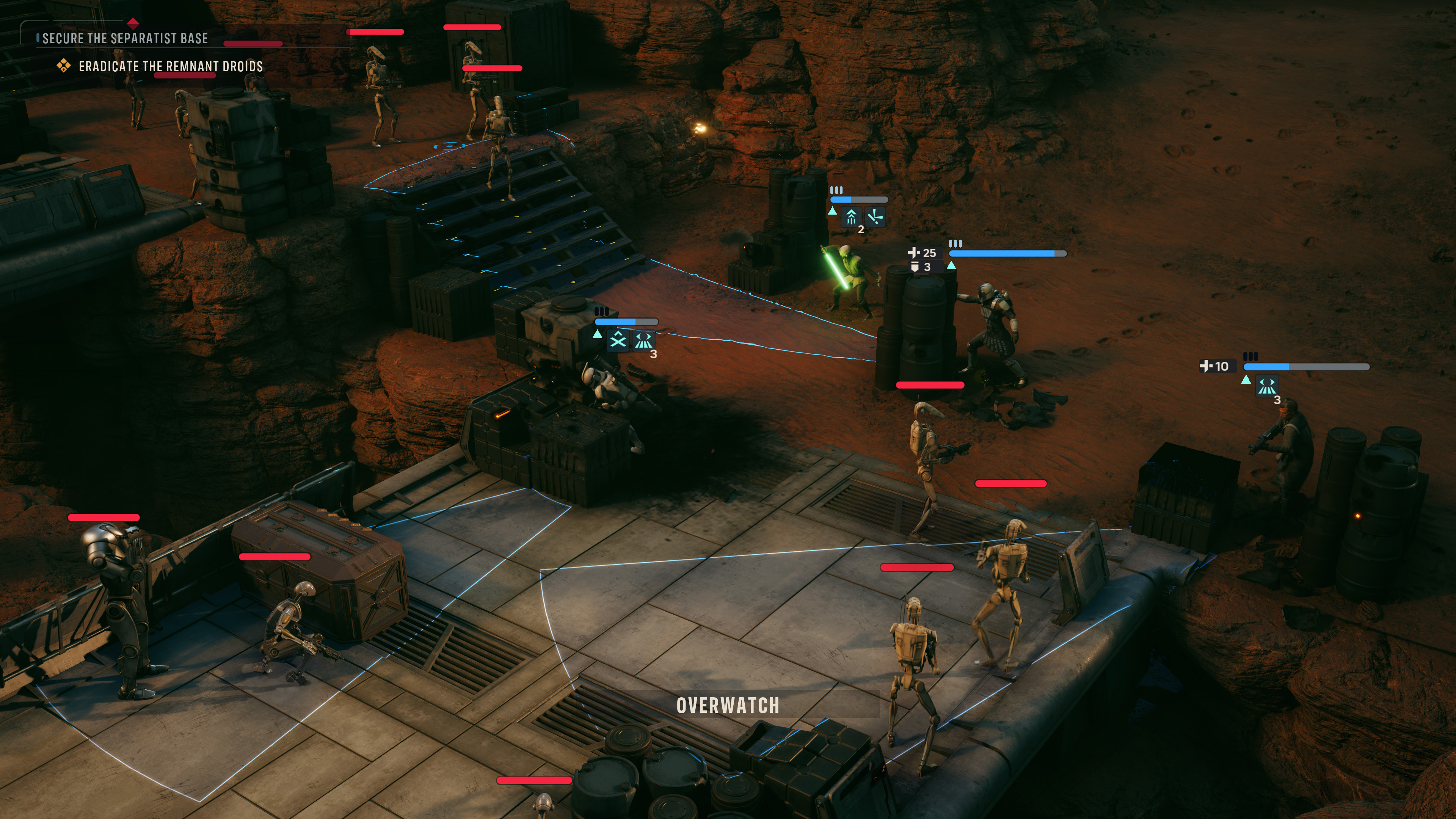Click the Overwatch icon above the rightmost soldier
Screen dimensions: 1456x819
pyautogui.click(x=1268, y=386)
